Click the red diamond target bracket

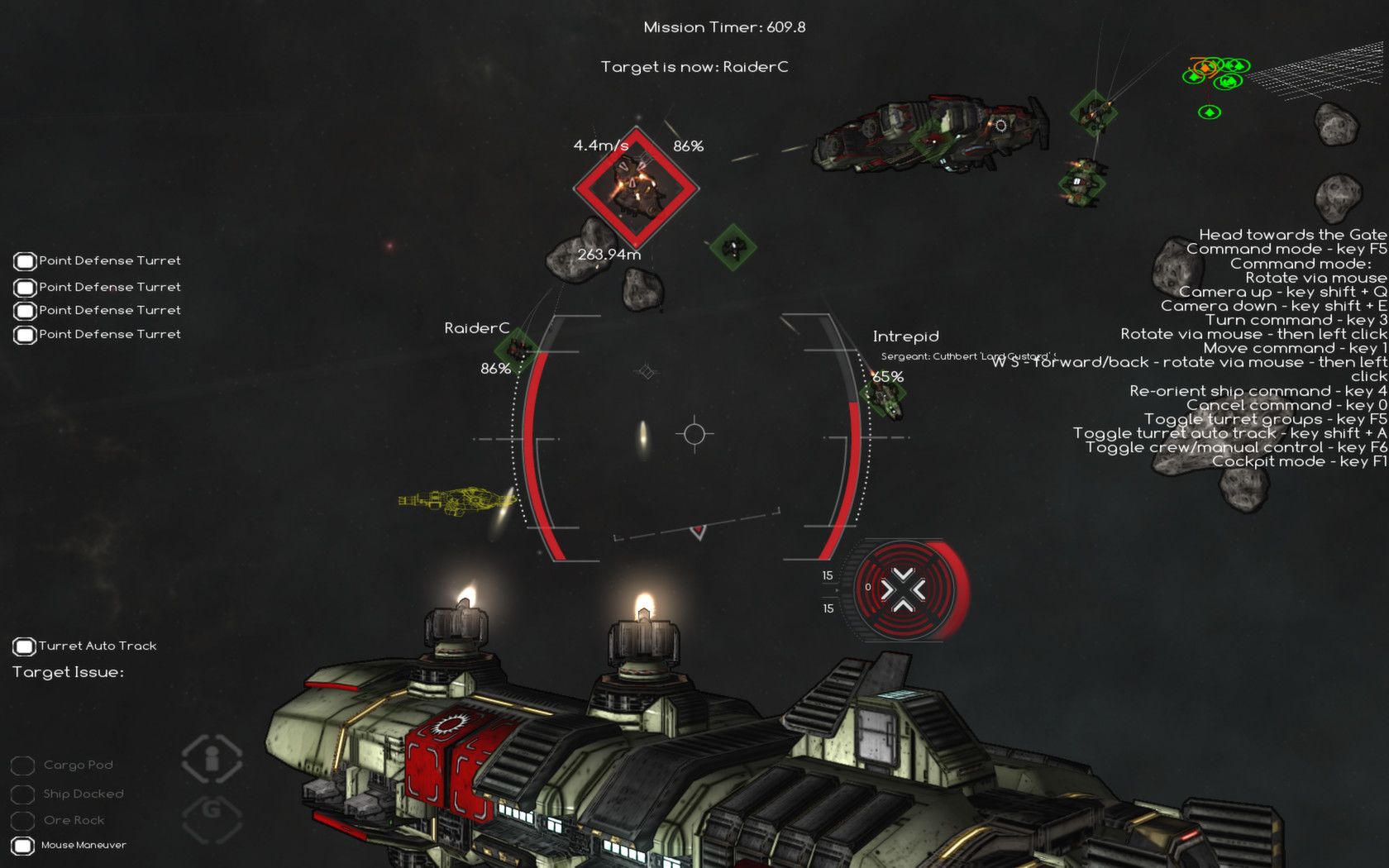[x=636, y=188]
